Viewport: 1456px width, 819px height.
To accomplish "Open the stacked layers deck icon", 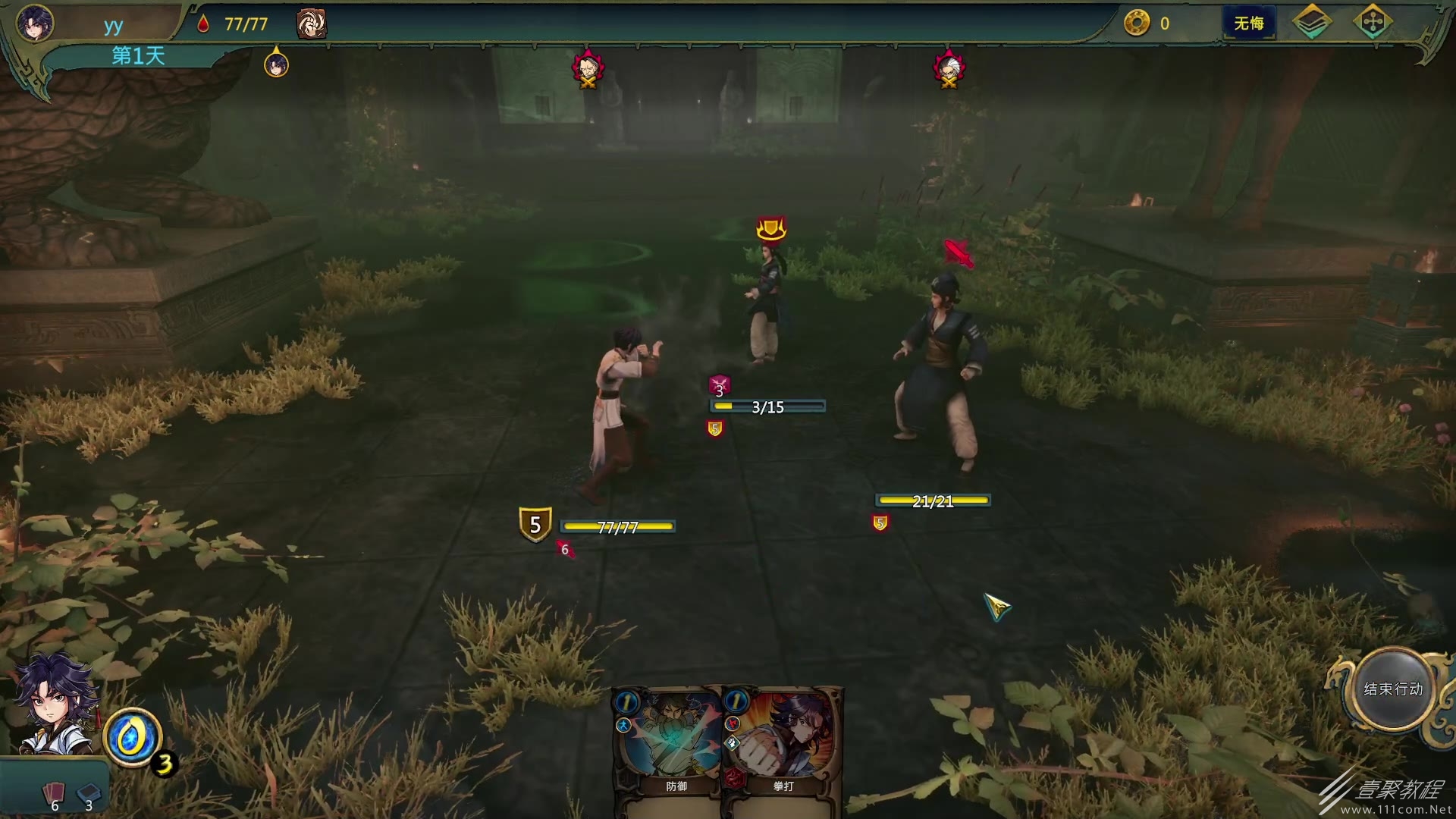I will click(1311, 23).
